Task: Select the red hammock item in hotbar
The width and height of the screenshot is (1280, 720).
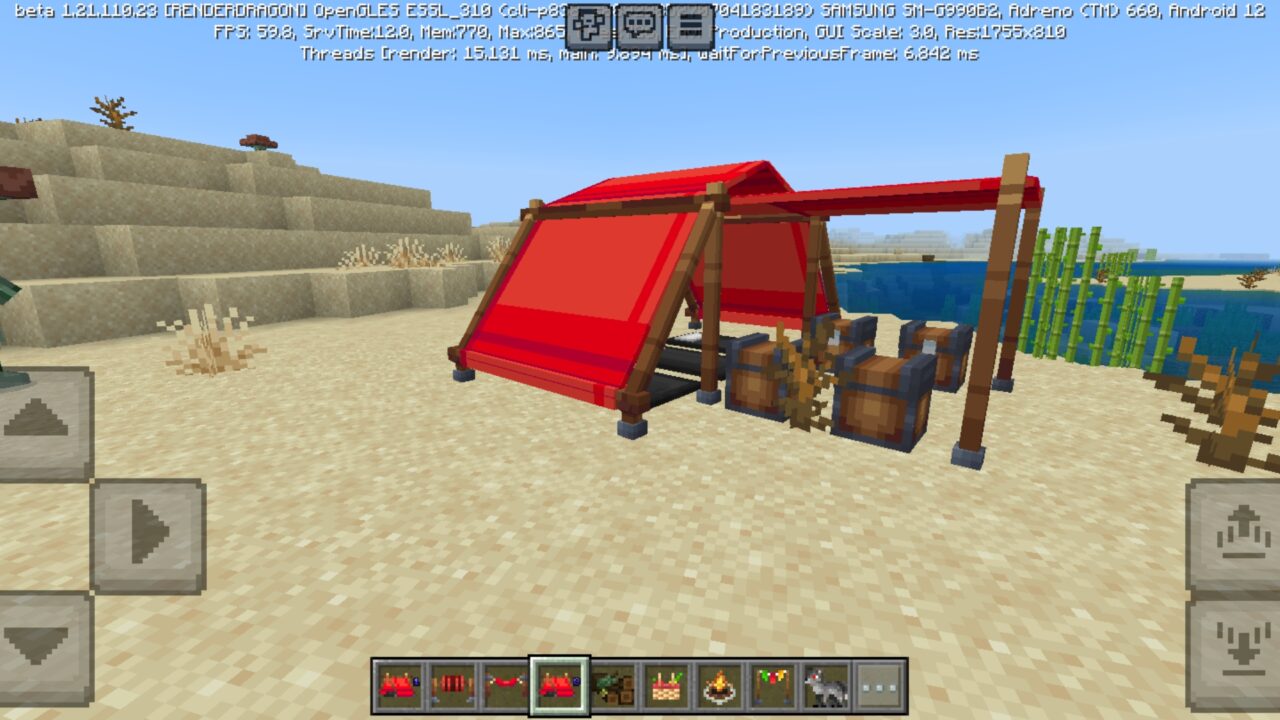Action: [x=507, y=690]
